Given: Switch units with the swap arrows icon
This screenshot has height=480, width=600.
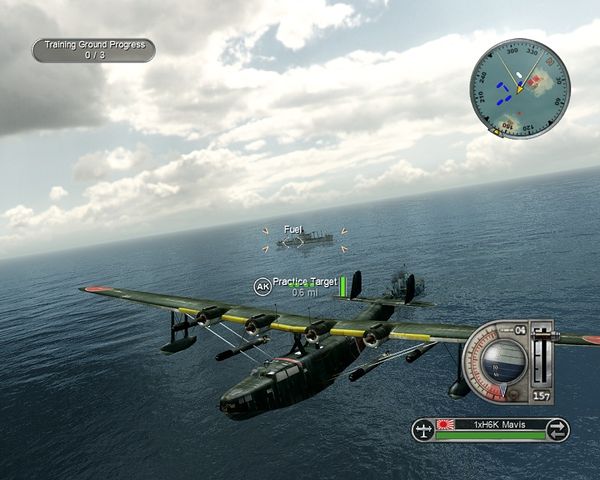Looking at the screenshot, I should coord(558,430).
